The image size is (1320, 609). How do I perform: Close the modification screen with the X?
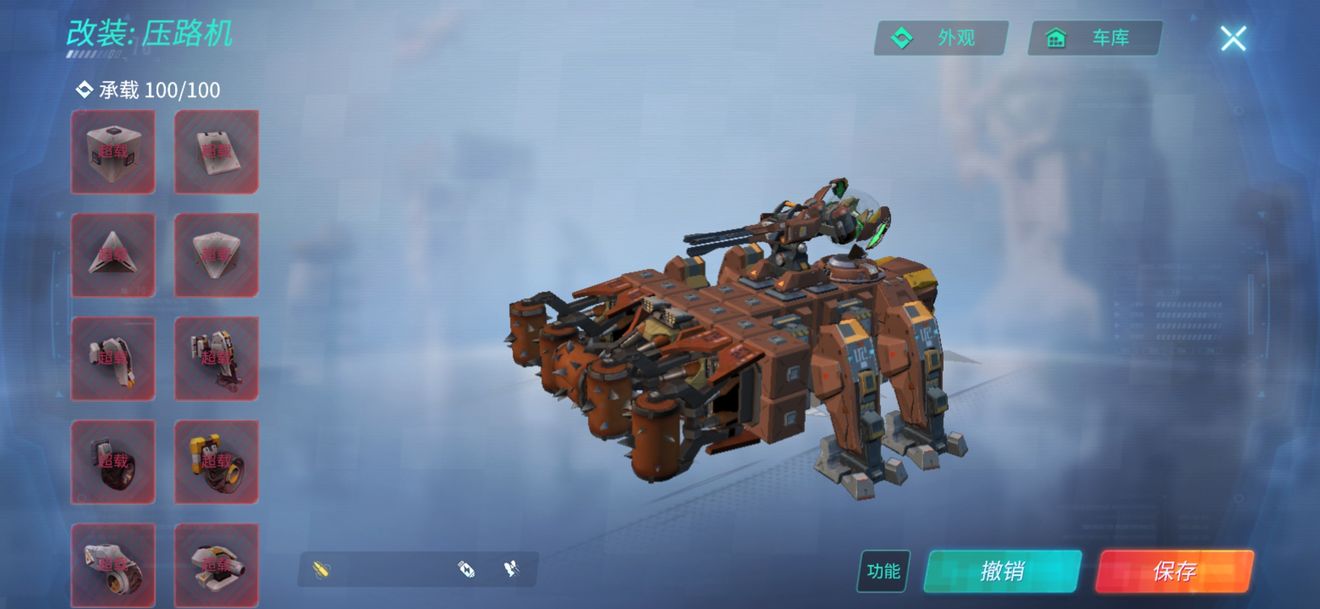click(1233, 38)
